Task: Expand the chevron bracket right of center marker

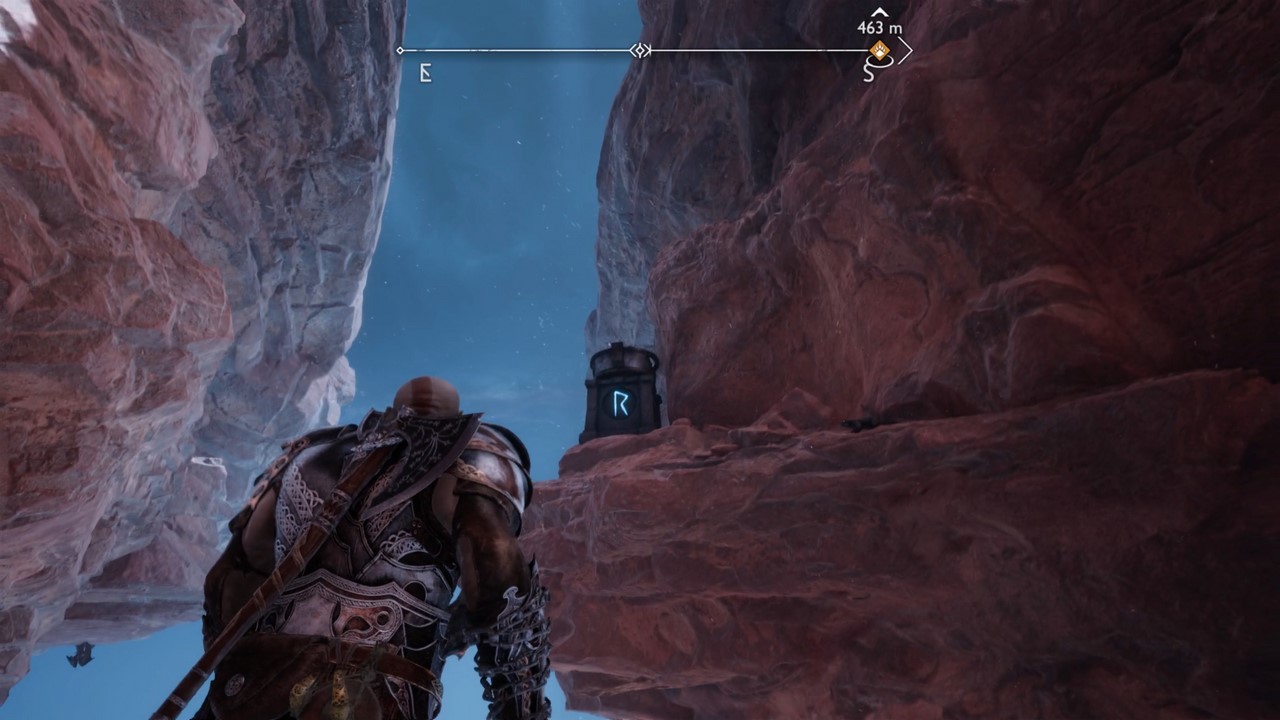Action: point(648,50)
